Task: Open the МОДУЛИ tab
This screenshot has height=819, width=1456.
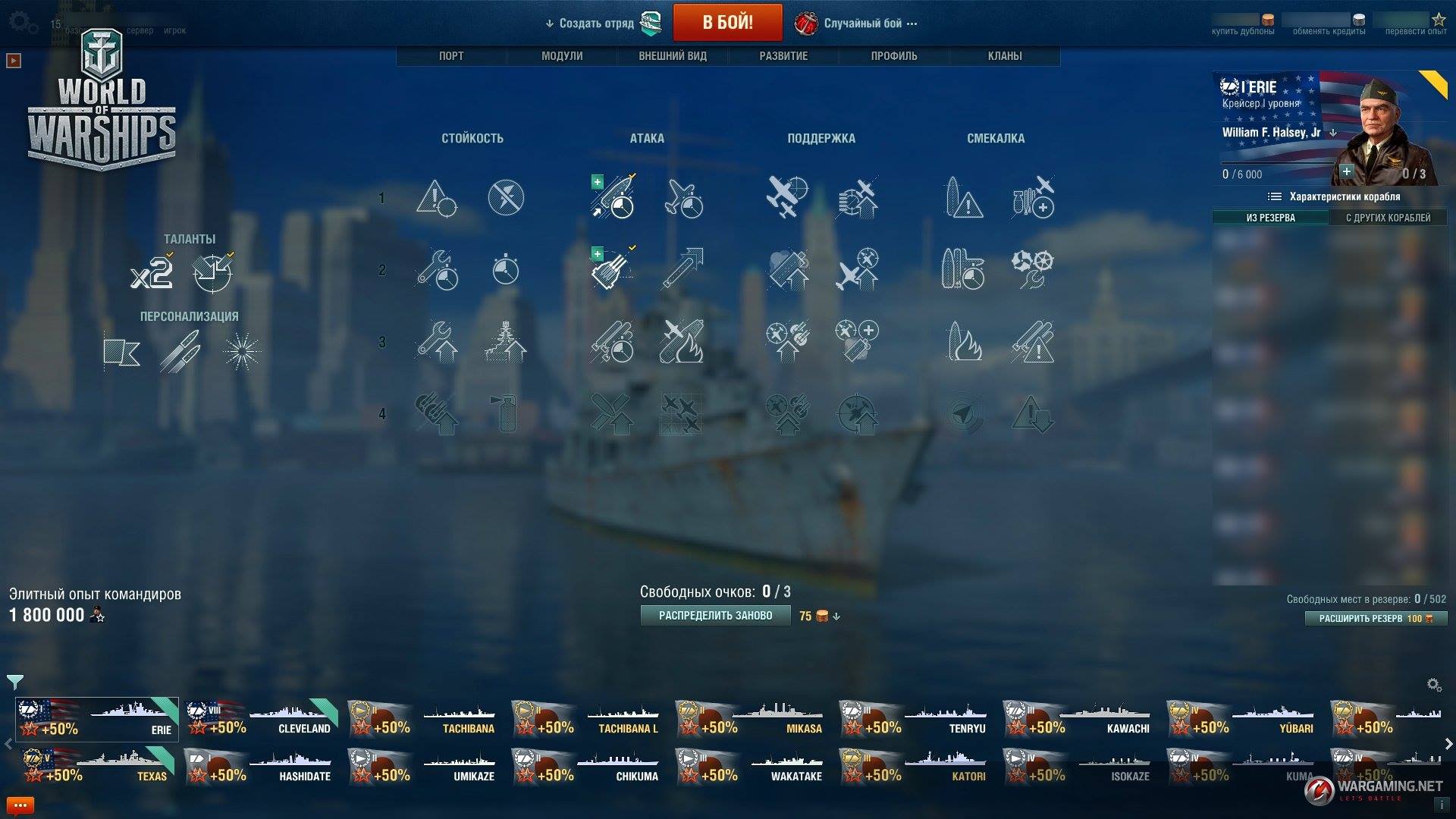Action: 562,56
